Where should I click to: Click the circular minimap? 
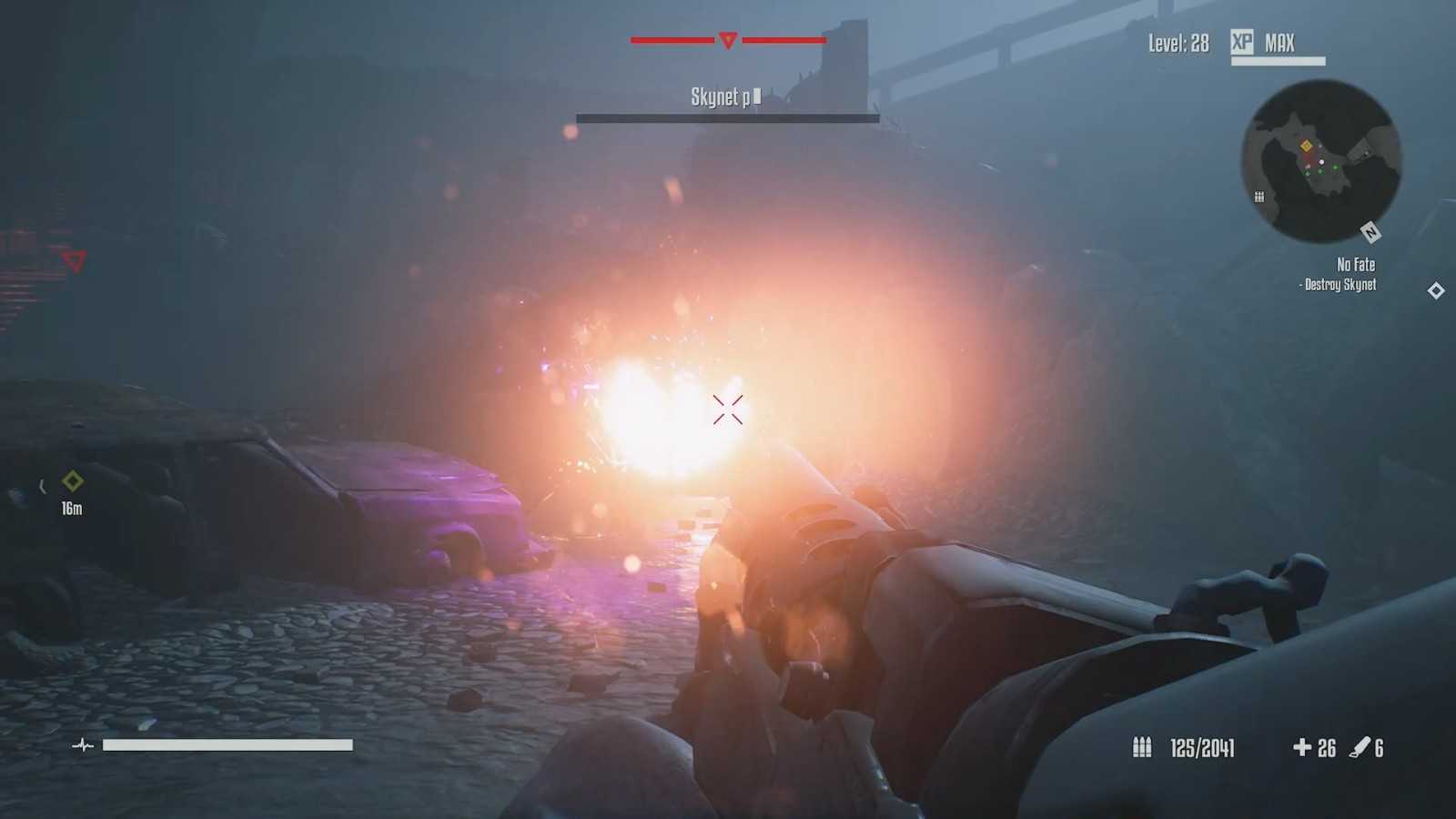[x=1321, y=161]
